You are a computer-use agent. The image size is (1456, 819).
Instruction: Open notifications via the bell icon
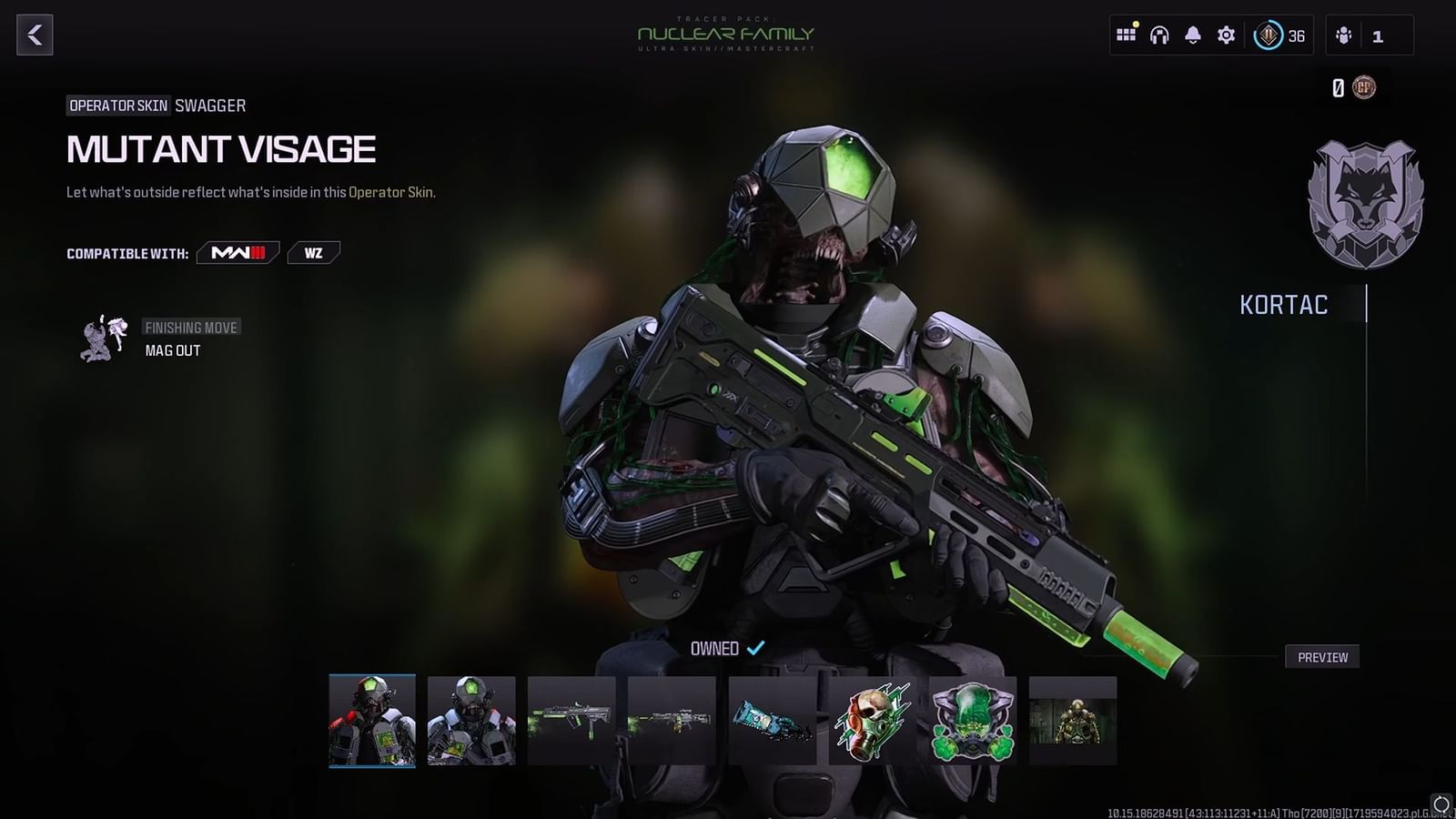point(1191,35)
